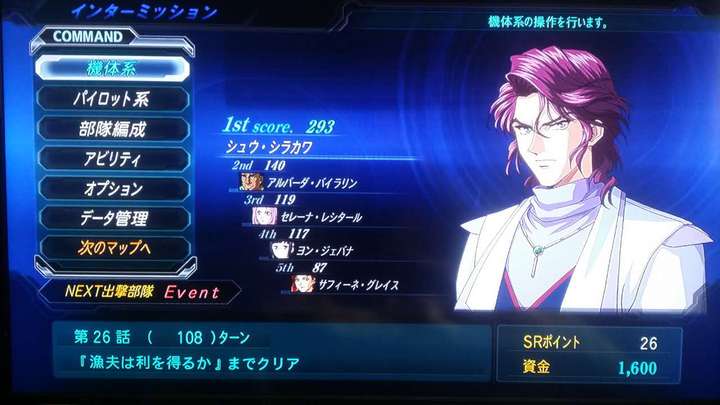Proceed with 次のマップへ
The width and height of the screenshot is (720, 405).
tap(112, 246)
